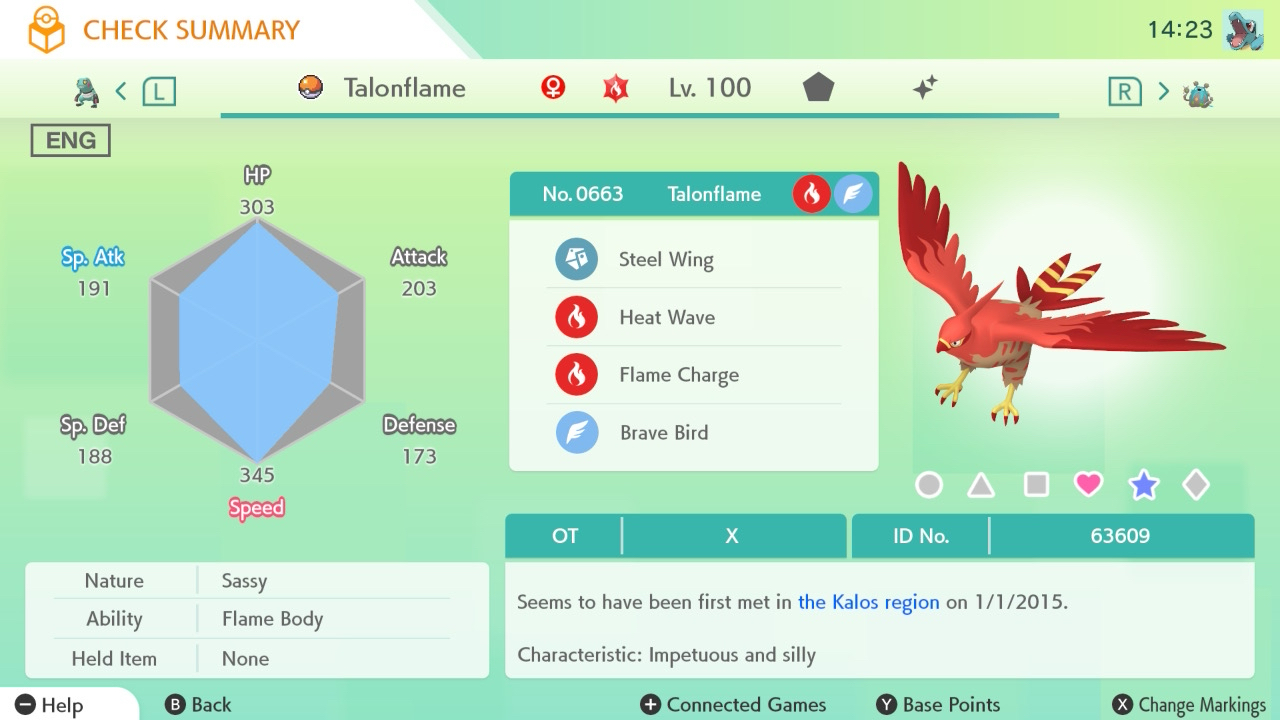
Task: Open the Help panel
Action: point(50,705)
